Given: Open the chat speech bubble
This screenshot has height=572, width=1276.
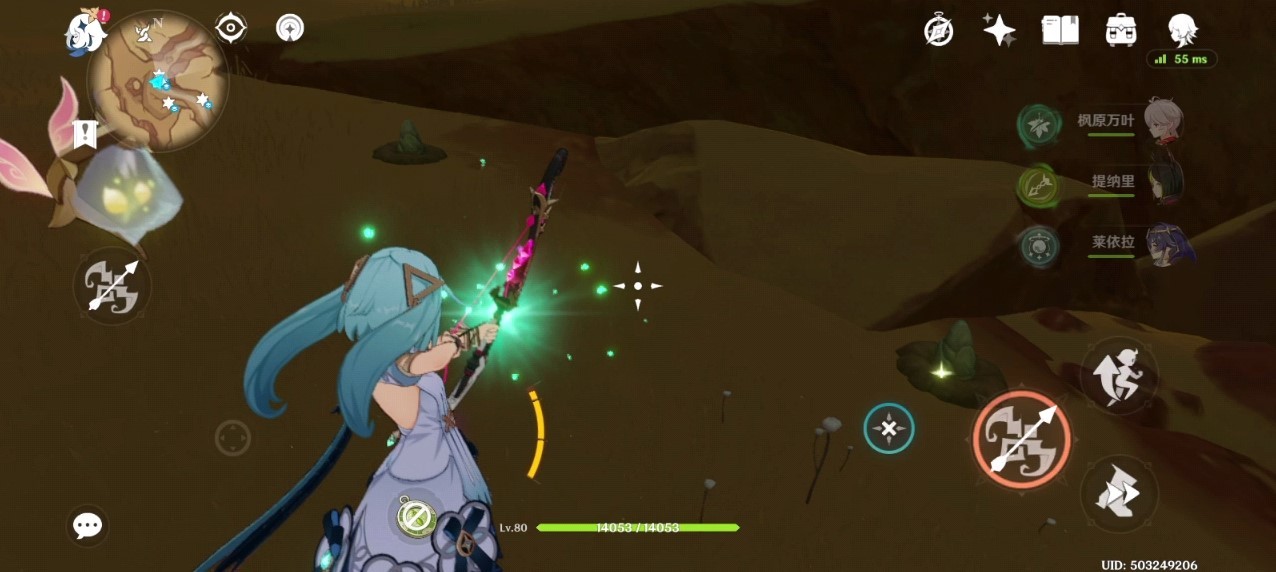Looking at the screenshot, I should [88, 525].
